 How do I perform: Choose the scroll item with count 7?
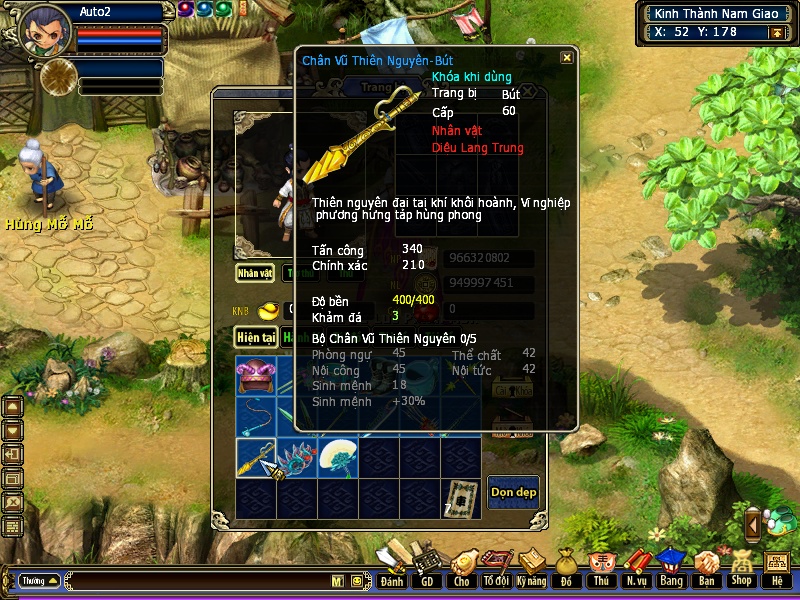460,497
